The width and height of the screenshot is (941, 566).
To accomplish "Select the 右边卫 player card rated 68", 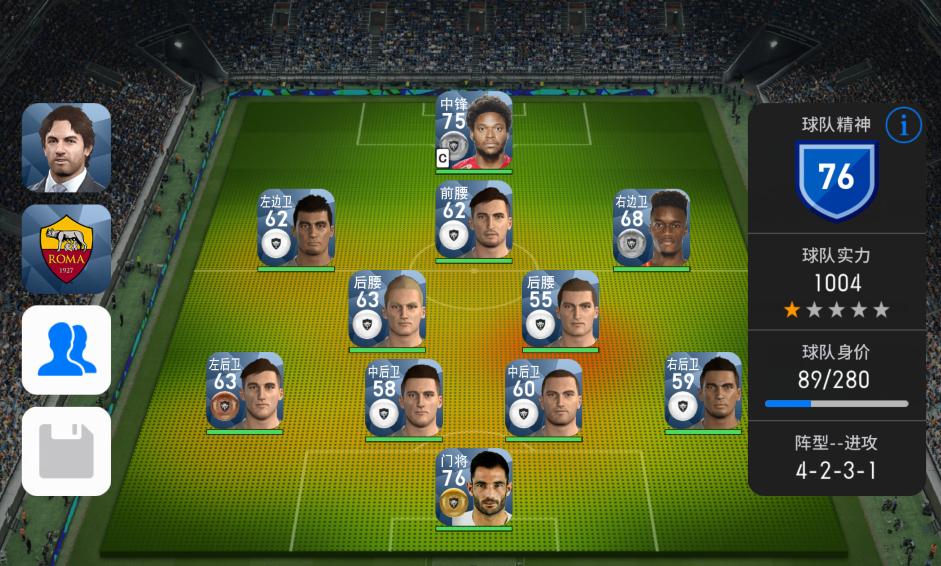I will tap(651, 228).
